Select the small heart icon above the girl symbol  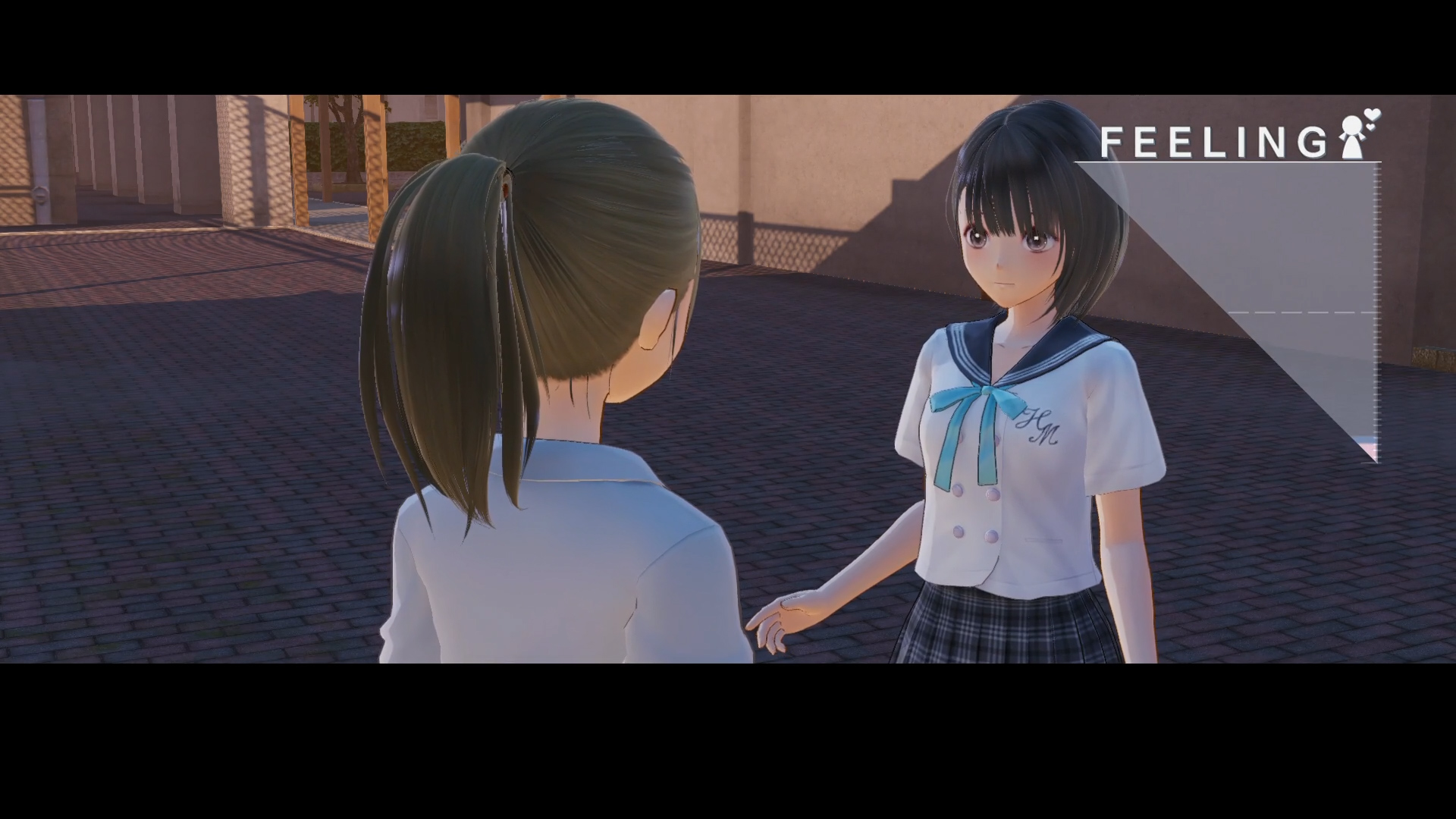click(1370, 127)
